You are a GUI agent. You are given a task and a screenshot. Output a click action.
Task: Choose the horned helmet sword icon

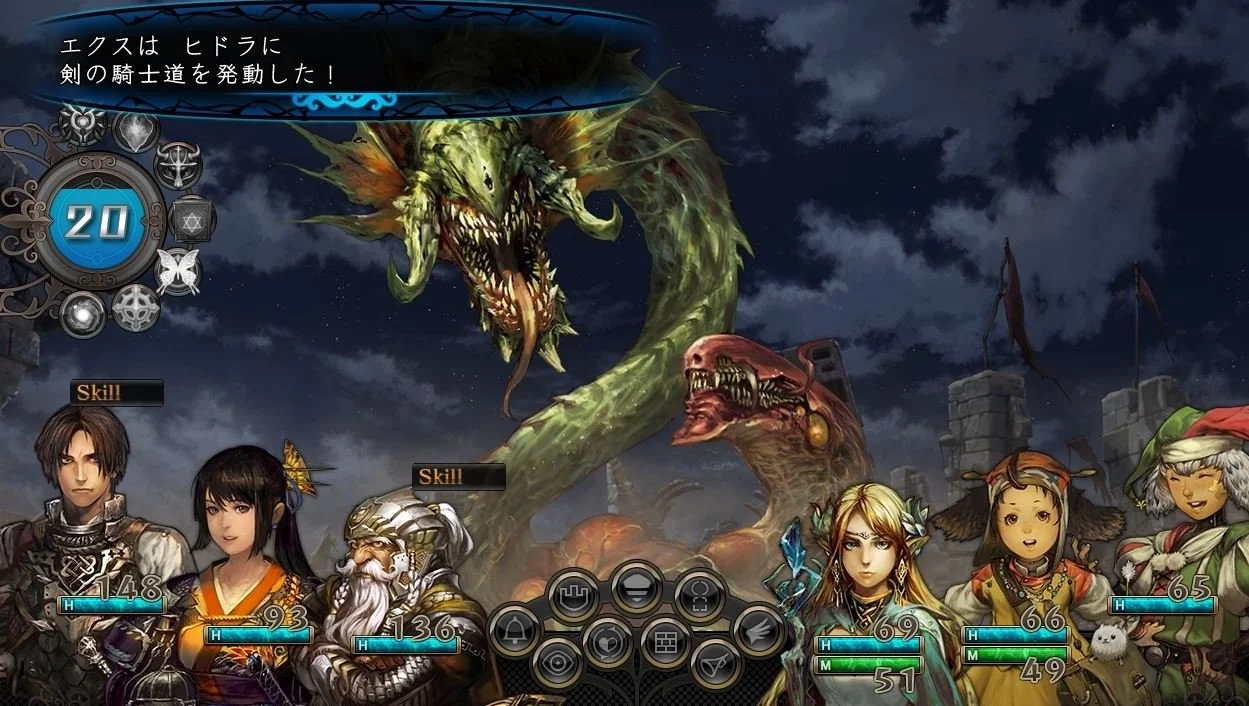click(x=178, y=164)
